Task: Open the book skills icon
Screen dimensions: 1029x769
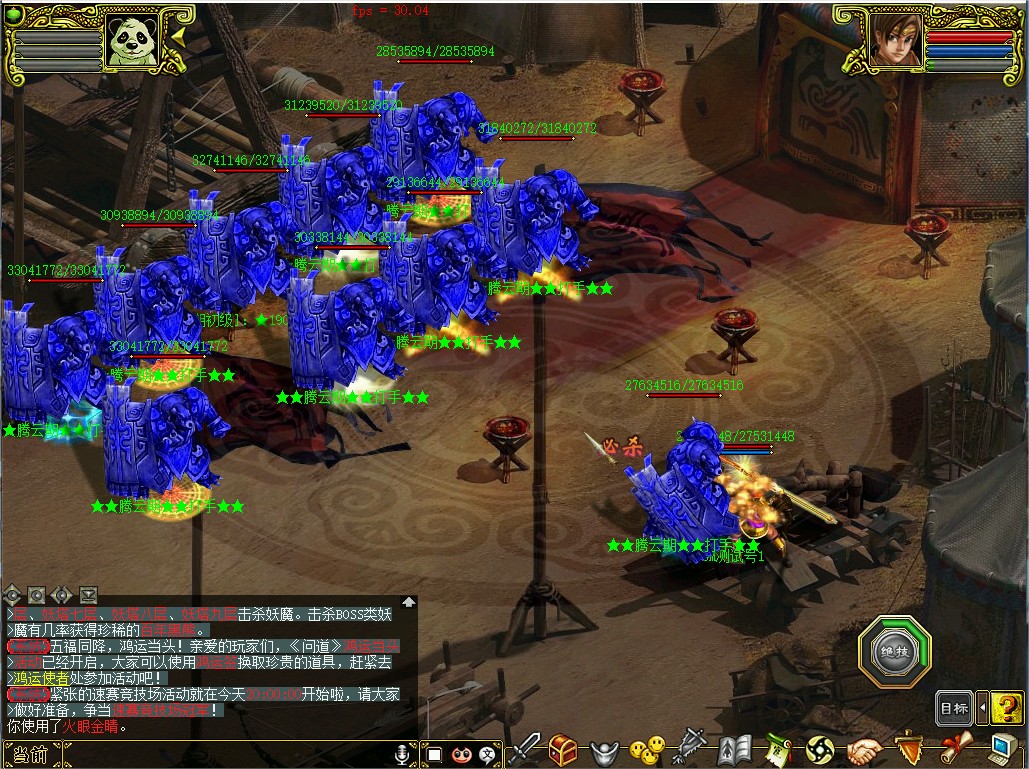Action: [x=735, y=749]
